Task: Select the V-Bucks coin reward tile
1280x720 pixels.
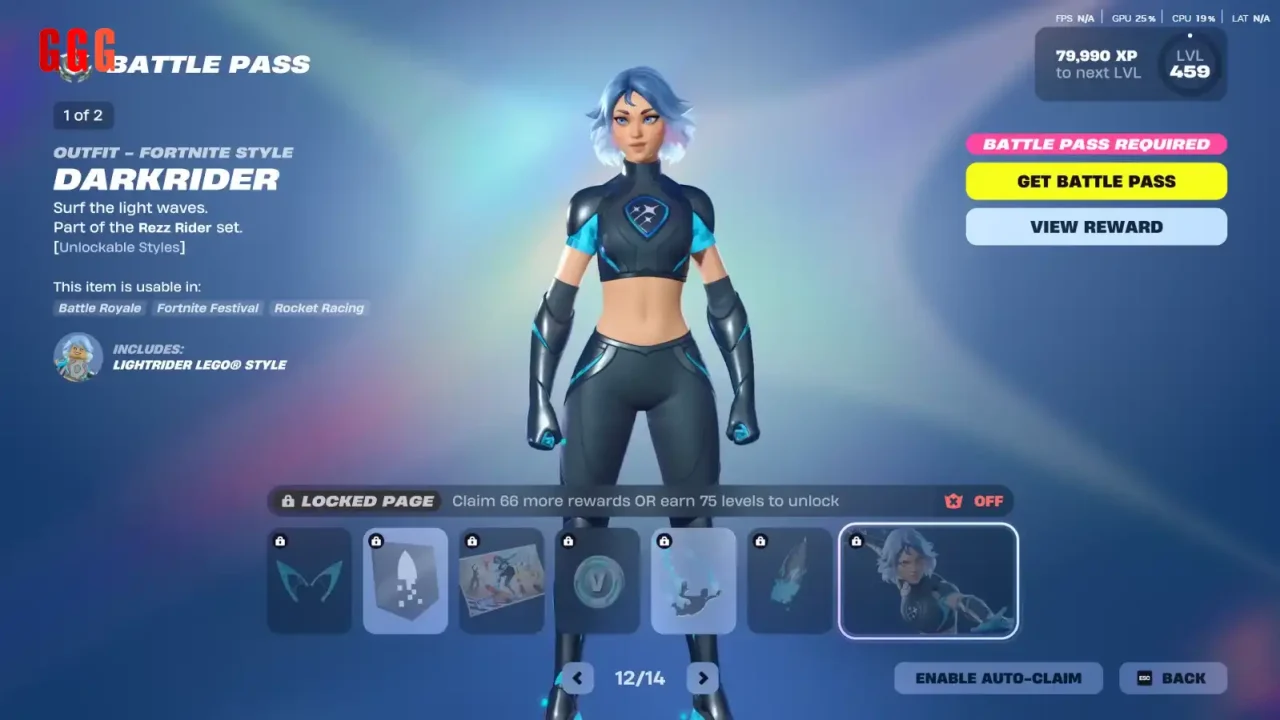Action: click(x=598, y=581)
